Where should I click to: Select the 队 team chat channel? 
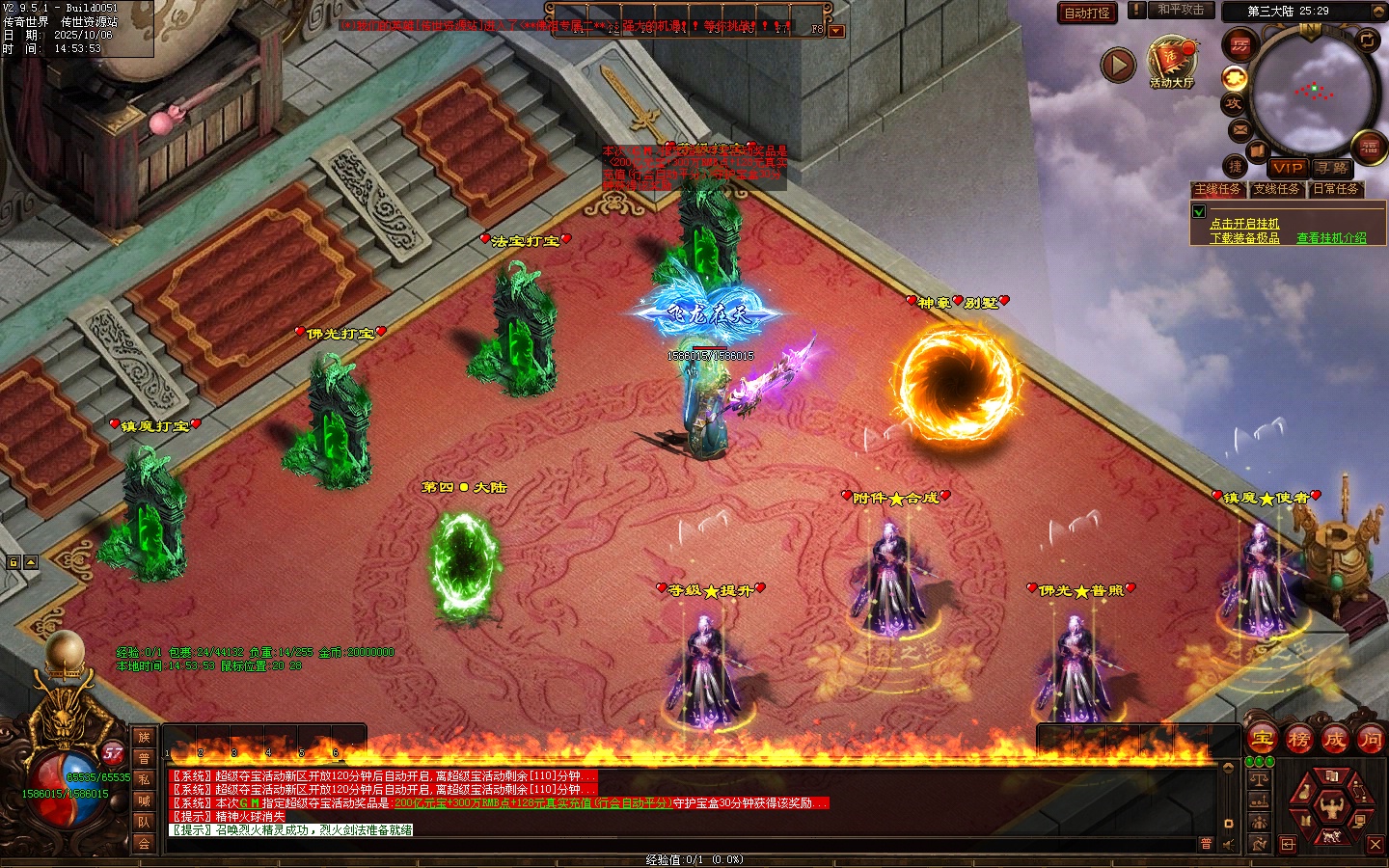pos(144,822)
